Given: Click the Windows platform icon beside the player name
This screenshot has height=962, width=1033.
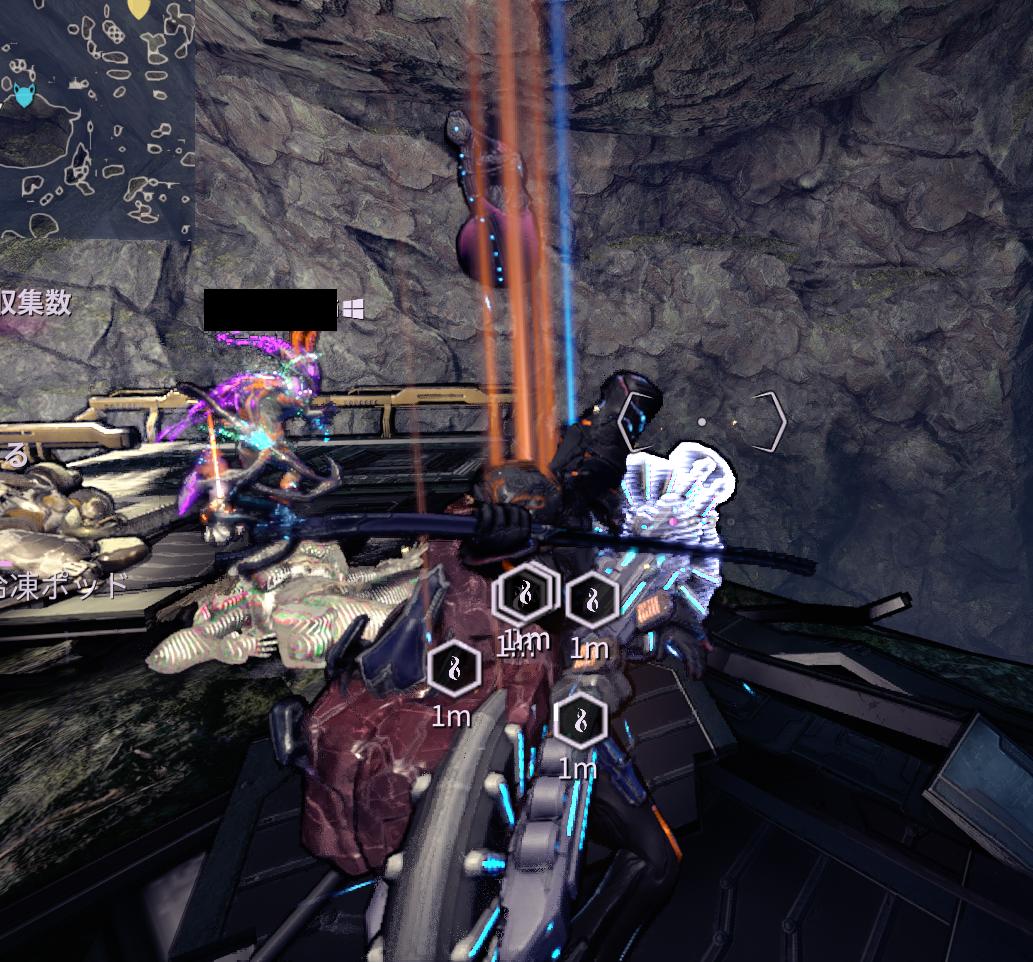Looking at the screenshot, I should (x=352, y=309).
